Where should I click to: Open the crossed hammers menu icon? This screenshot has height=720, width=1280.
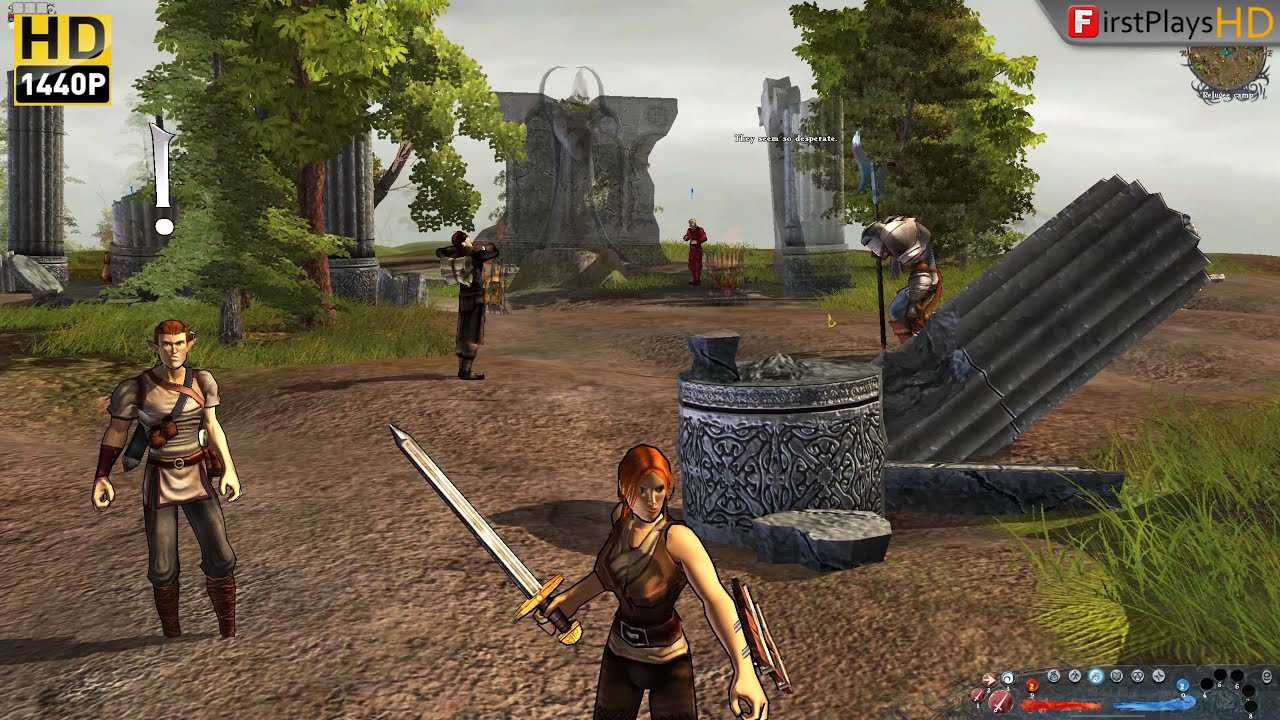tap(1075, 676)
